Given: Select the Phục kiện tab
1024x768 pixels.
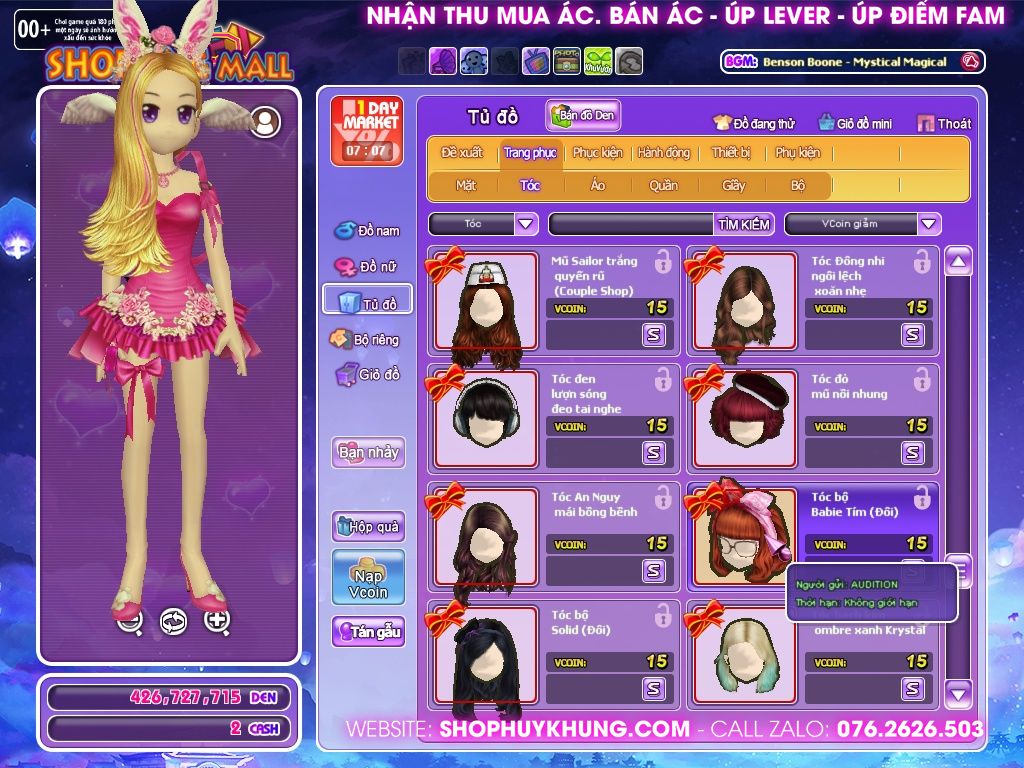Looking at the screenshot, I should tap(597, 153).
